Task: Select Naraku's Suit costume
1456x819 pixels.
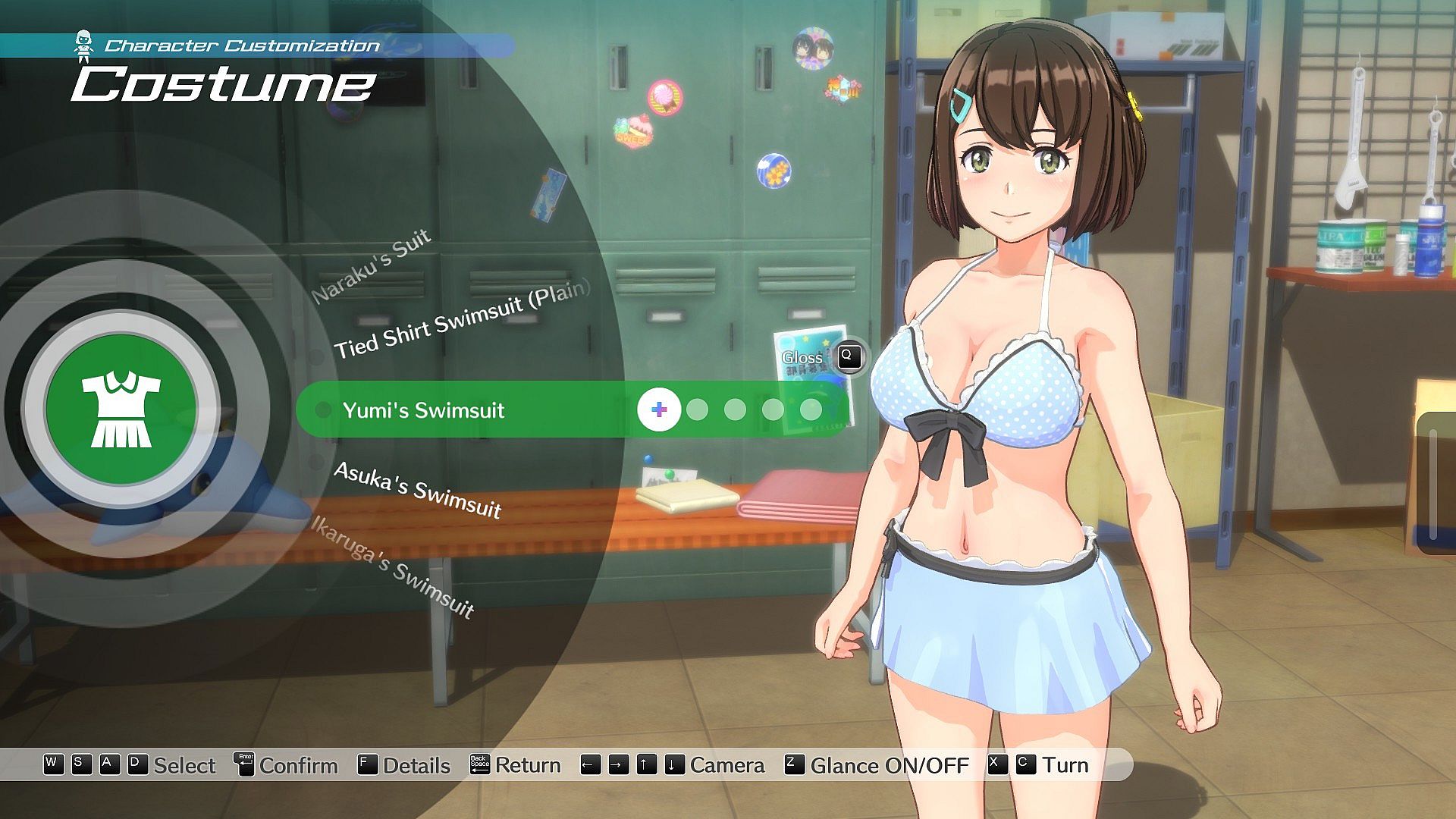Action: click(372, 265)
